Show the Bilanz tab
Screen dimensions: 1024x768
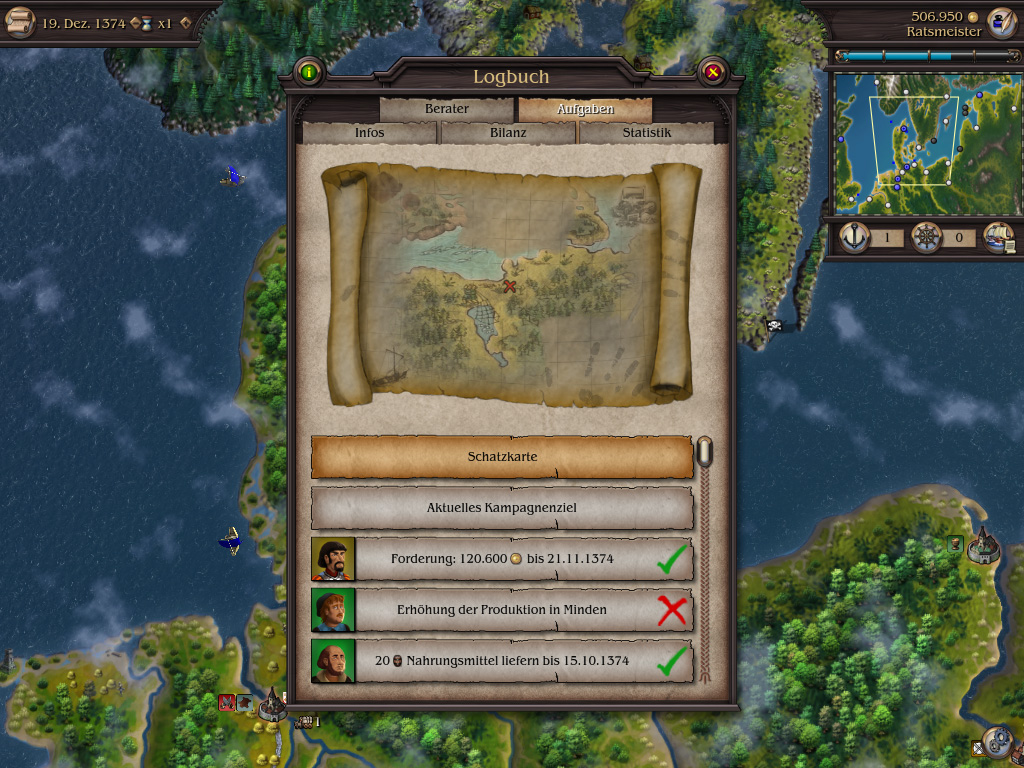[x=508, y=133]
